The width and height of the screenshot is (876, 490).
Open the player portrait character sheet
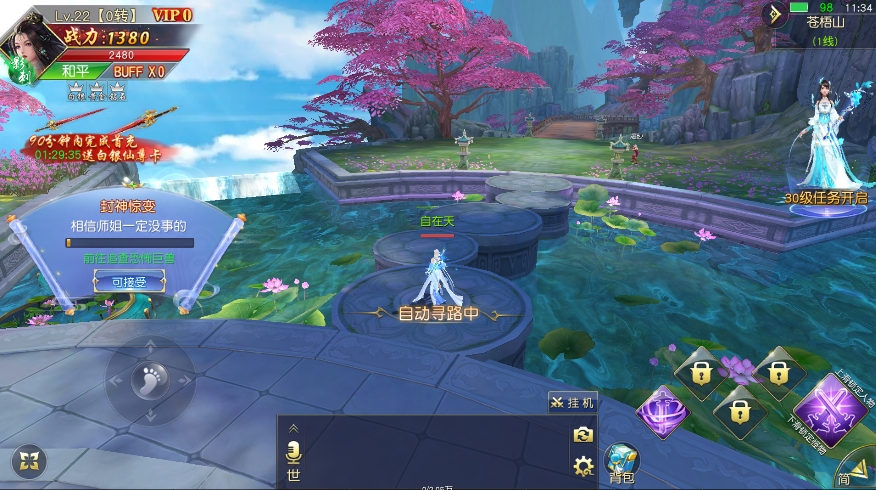(x=28, y=47)
